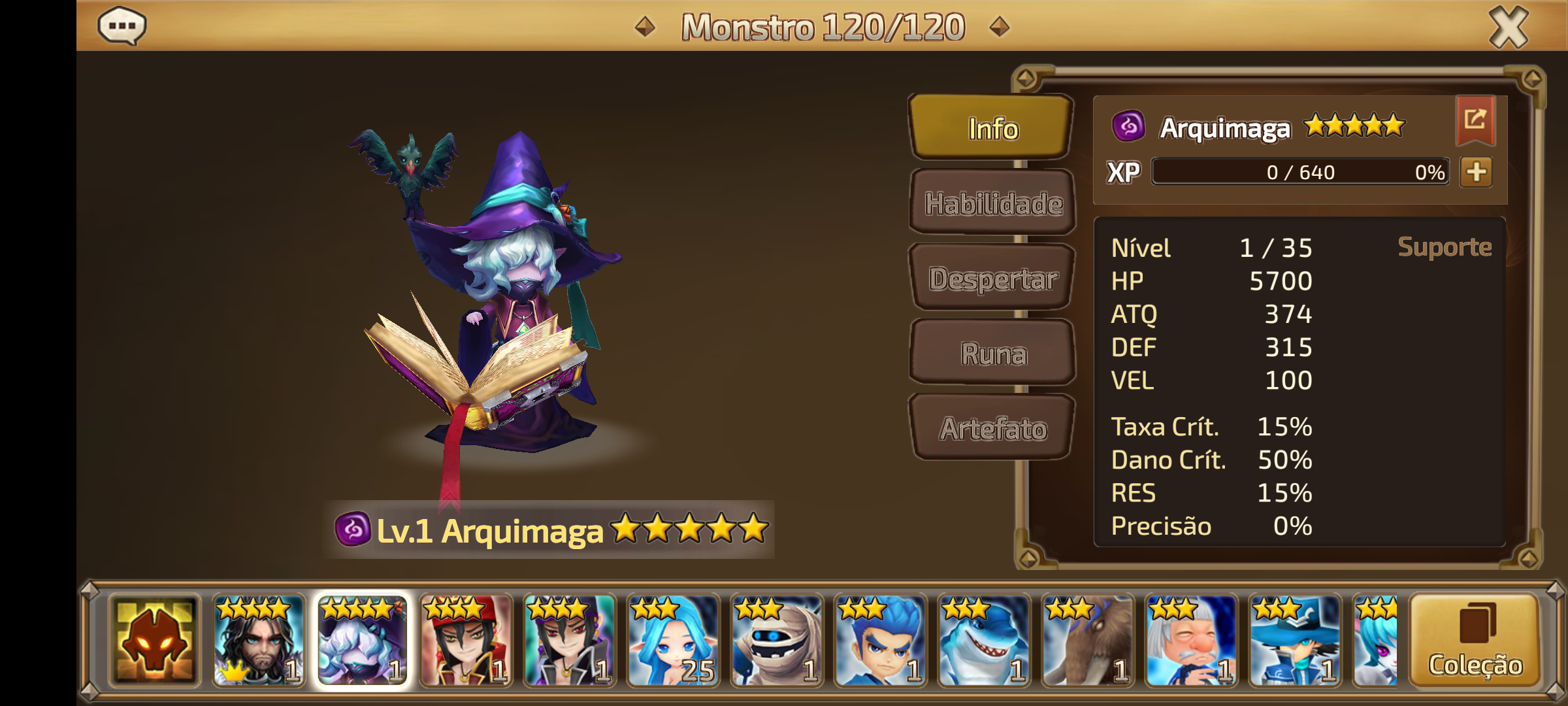Select the highlighted Arquimaga thumbnail
Image resolution: width=1568 pixels, height=706 pixels.
click(x=363, y=641)
